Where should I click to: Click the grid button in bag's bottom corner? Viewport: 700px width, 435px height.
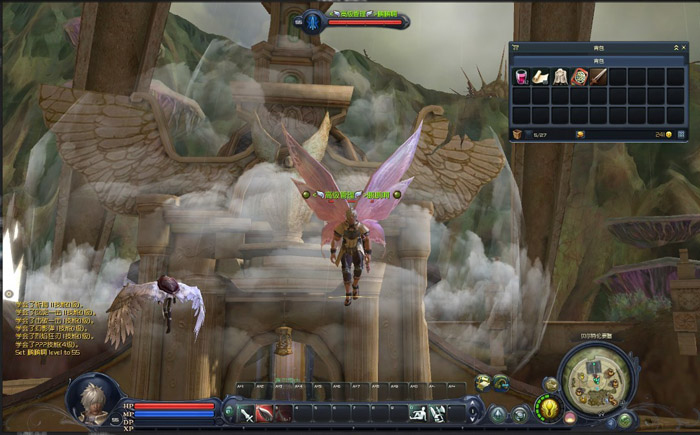click(681, 133)
